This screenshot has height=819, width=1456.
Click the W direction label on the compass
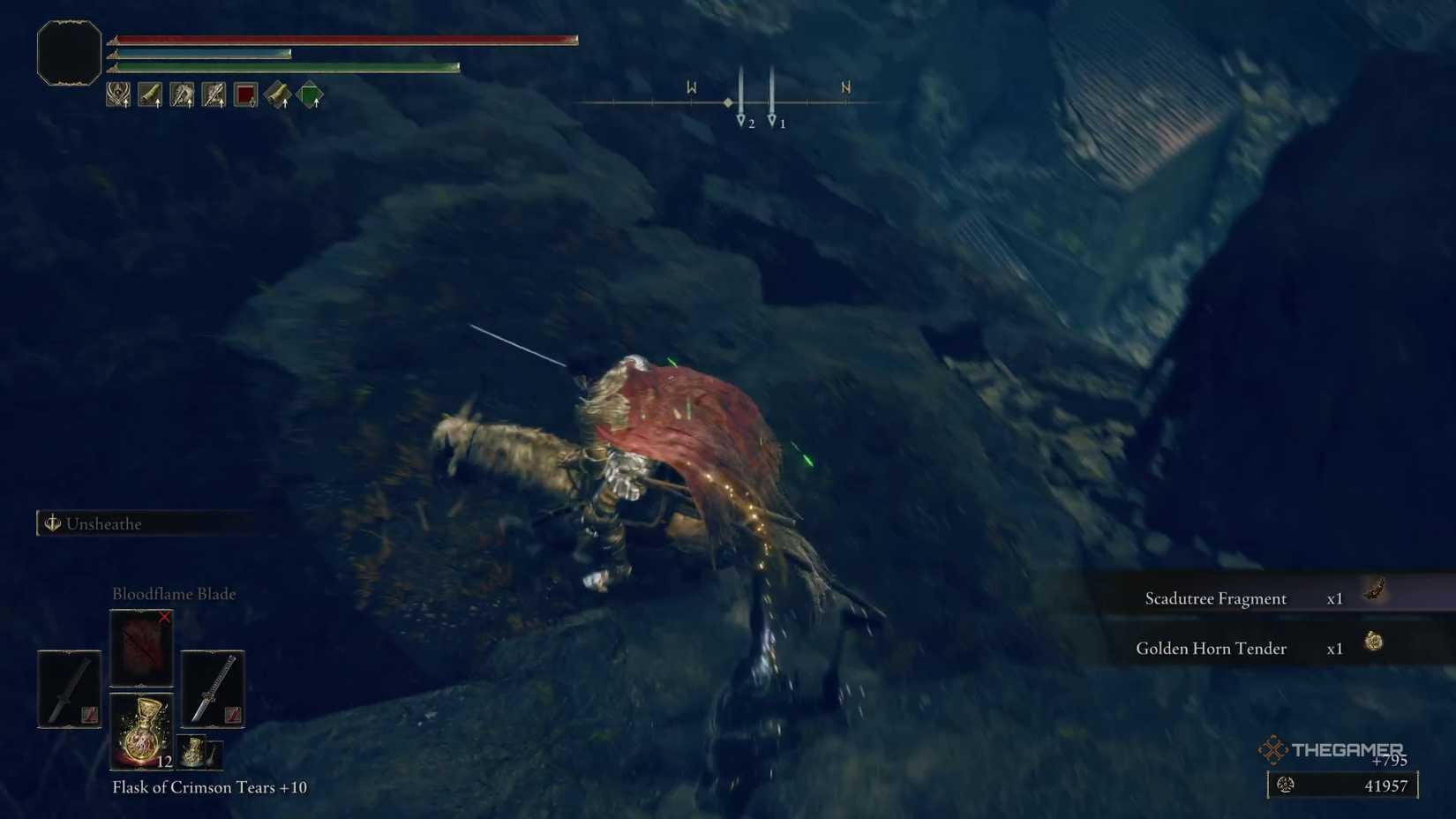tap(691, 87)
